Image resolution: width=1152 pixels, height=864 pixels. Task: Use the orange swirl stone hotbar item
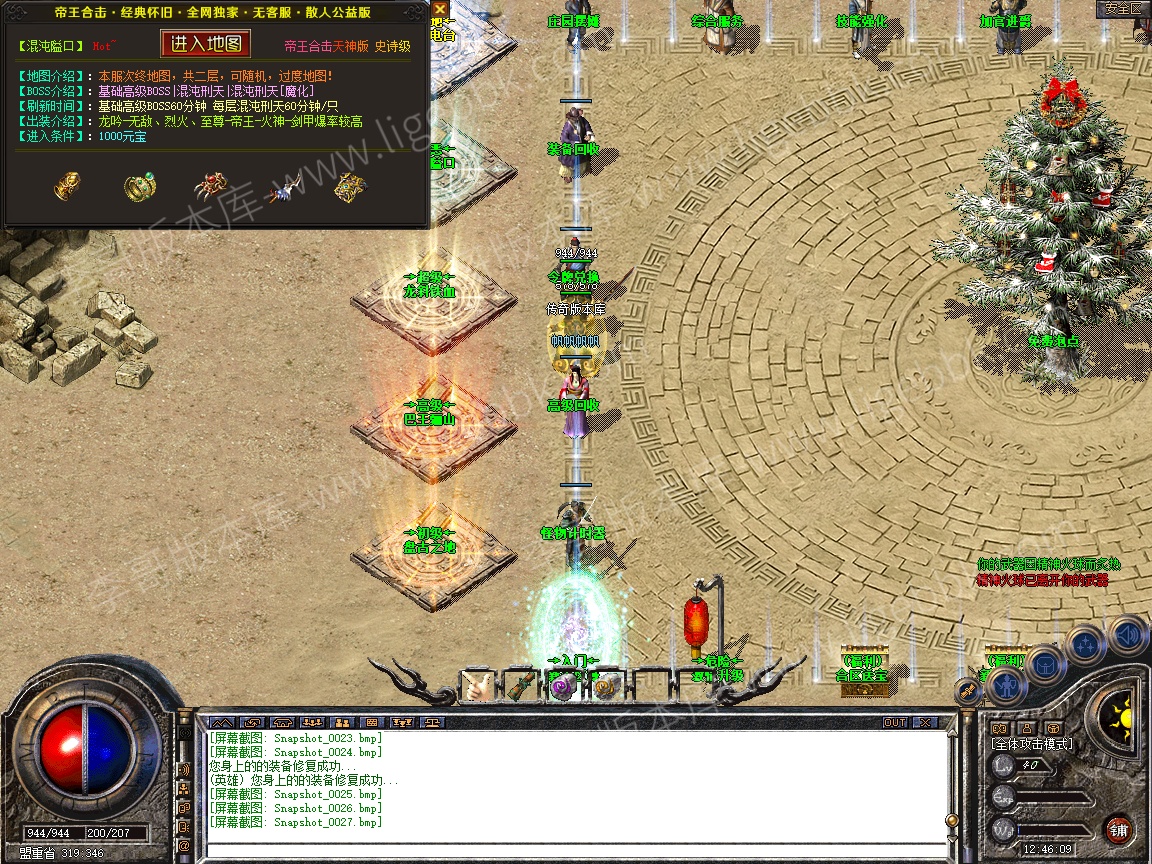tap(605, 686)
